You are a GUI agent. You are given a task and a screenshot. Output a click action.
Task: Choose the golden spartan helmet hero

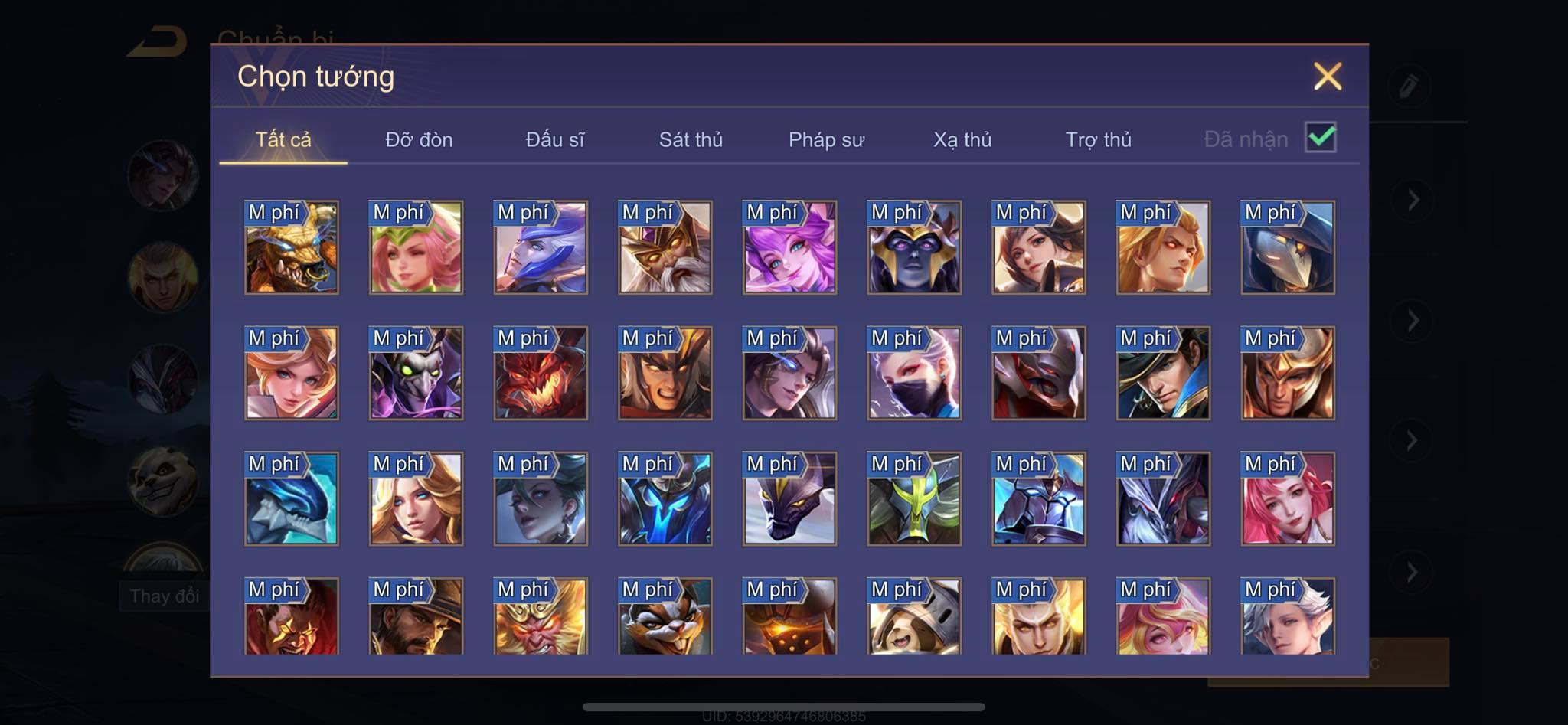1288,373
